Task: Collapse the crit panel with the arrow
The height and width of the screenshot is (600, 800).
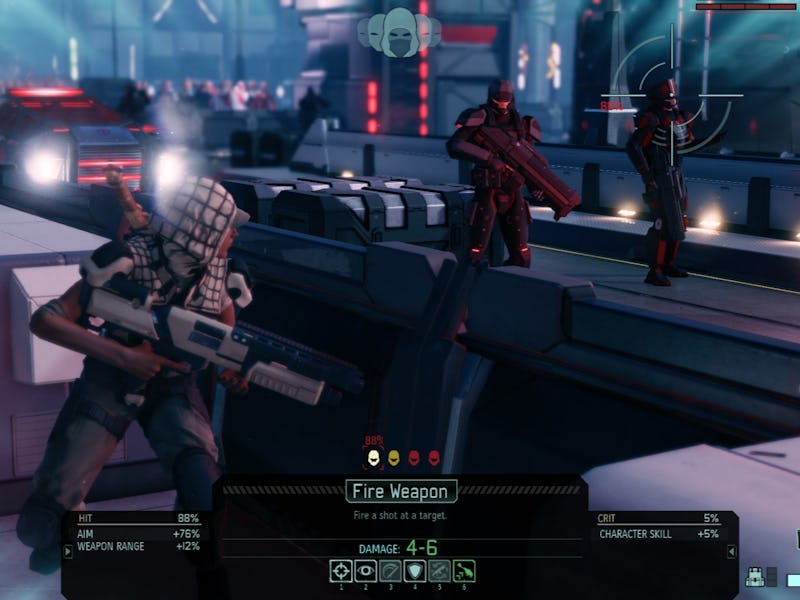Action: (731, 552)
